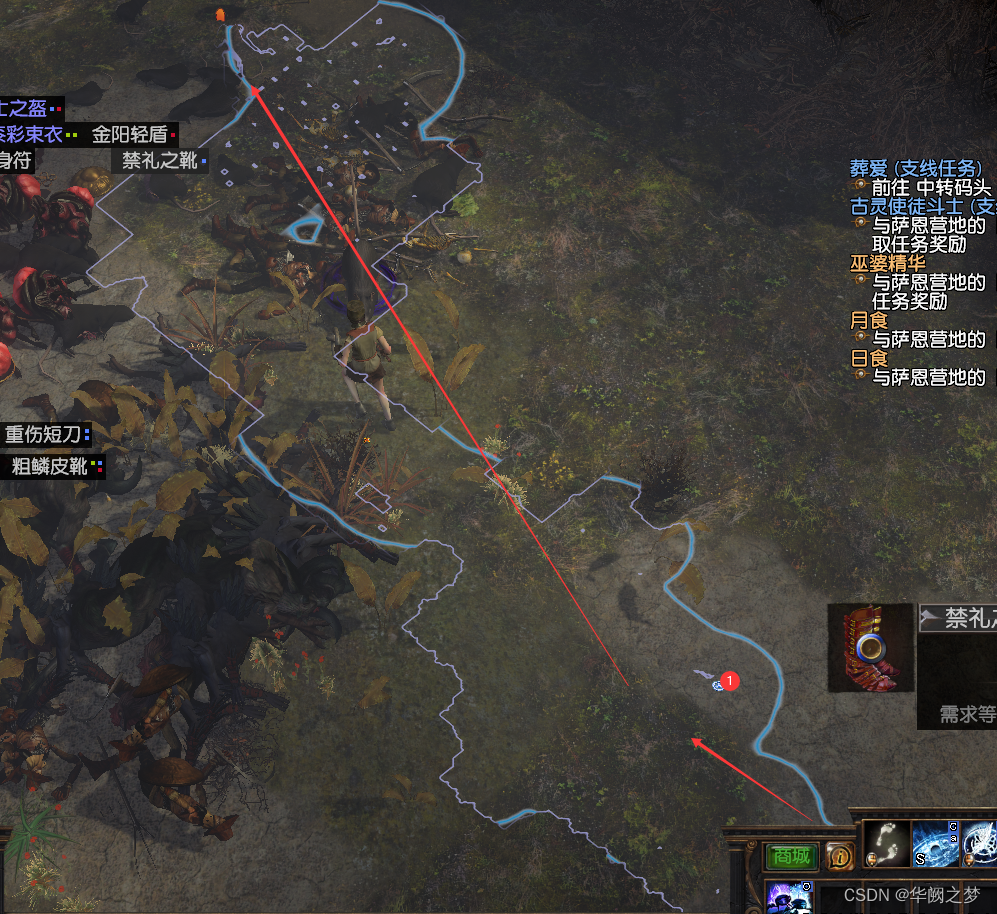
Task: Click the orange info speech-bubble icon
Action: tap(841, 856)
